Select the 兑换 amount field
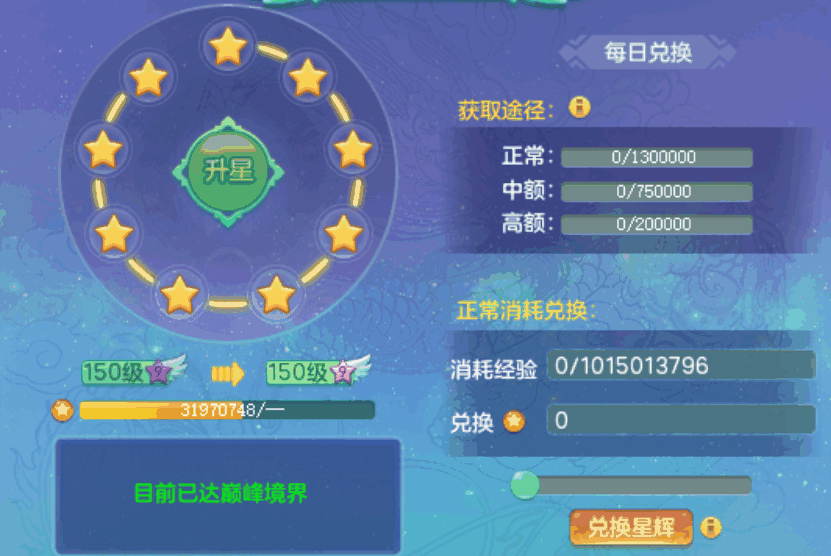This screenshot has height=556, width=831. pyautogui.click(x=680, y=420)
